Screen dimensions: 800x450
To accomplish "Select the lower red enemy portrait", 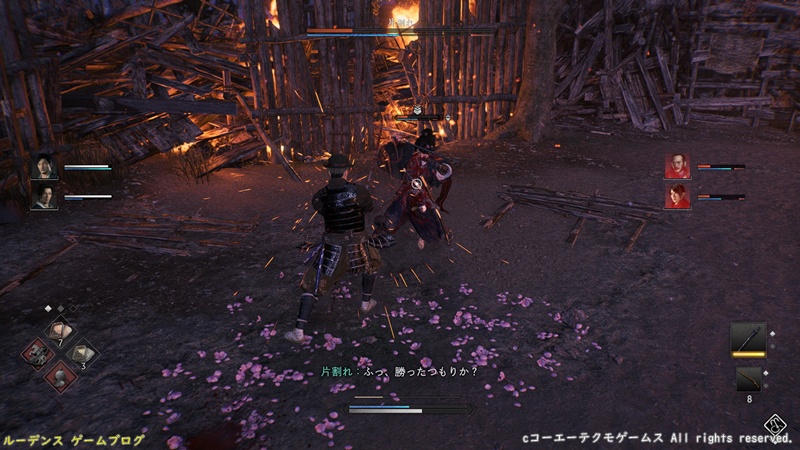I will [x=677, y=195].
